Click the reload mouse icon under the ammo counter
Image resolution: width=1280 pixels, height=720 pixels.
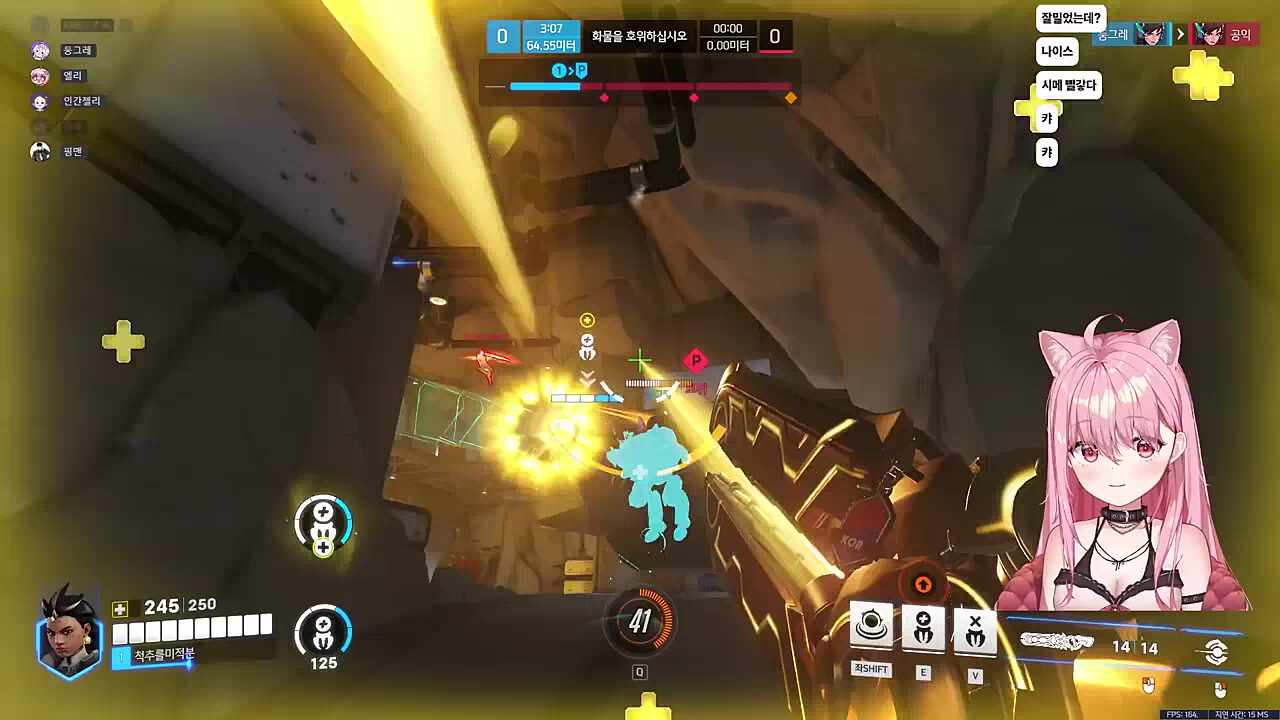1148,684
